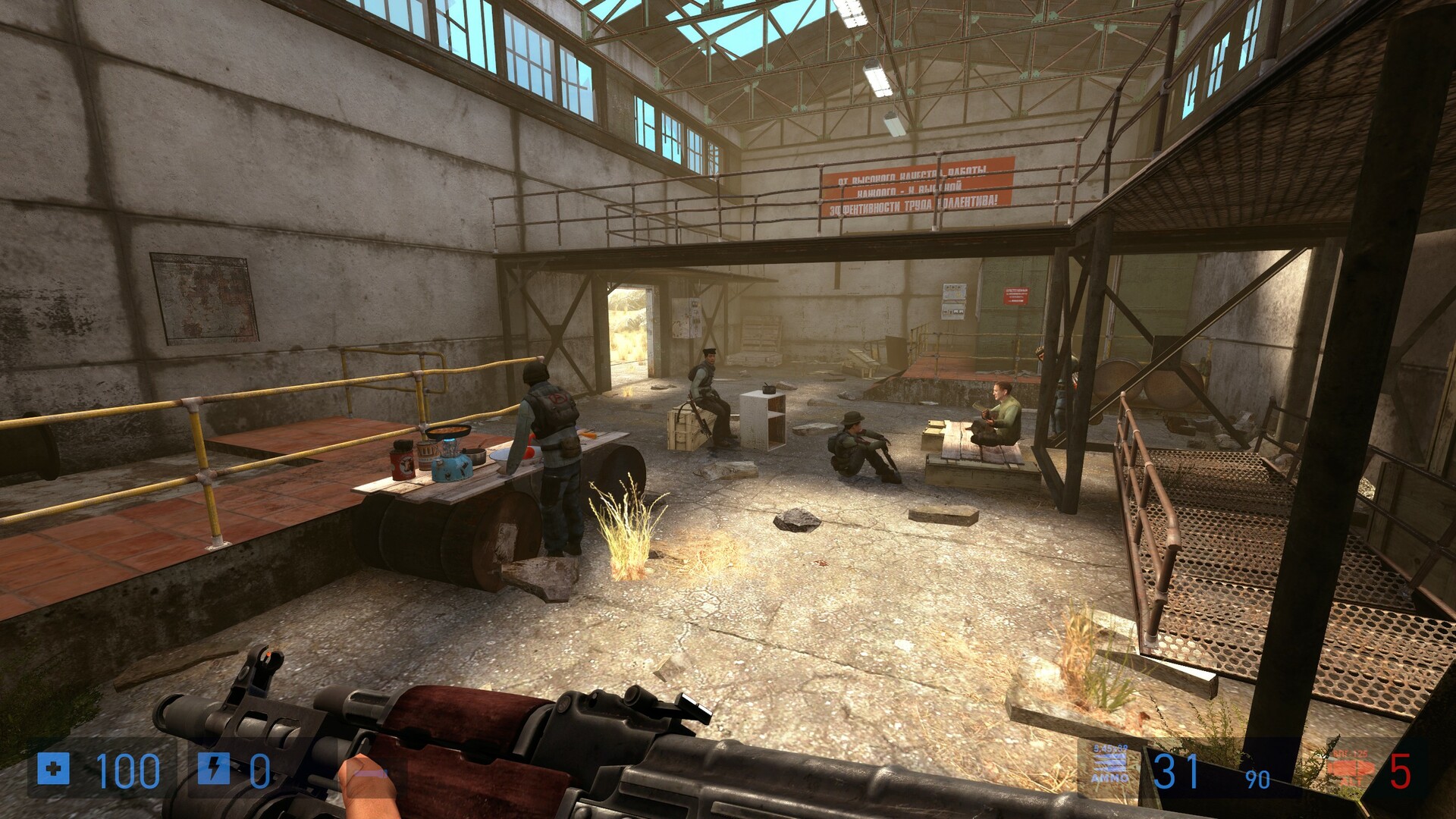This screenshot has height=819, width=1456.
Task: Select the rifle ammo type icon
Action: click(x=1109, y=764)
